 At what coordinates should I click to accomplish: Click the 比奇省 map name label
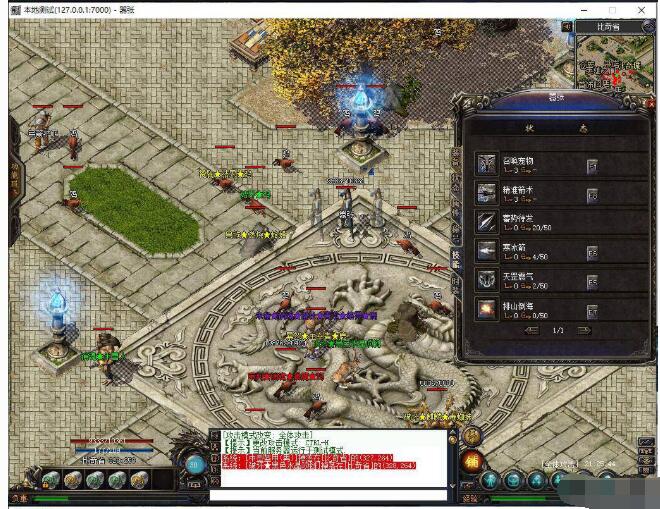click(609, 26)
